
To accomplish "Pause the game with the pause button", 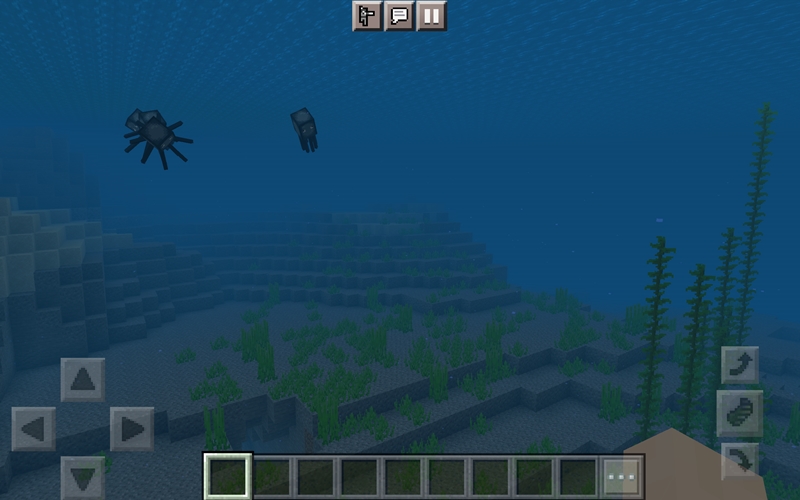I will pos(431,16).
